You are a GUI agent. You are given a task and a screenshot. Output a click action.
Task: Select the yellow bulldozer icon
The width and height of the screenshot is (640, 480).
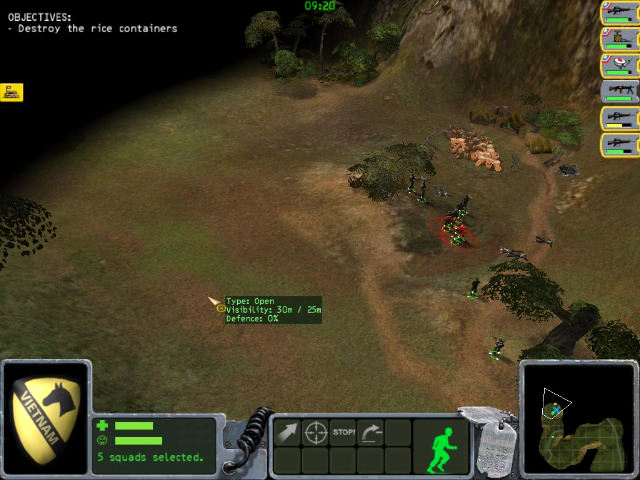coord(13,92)
